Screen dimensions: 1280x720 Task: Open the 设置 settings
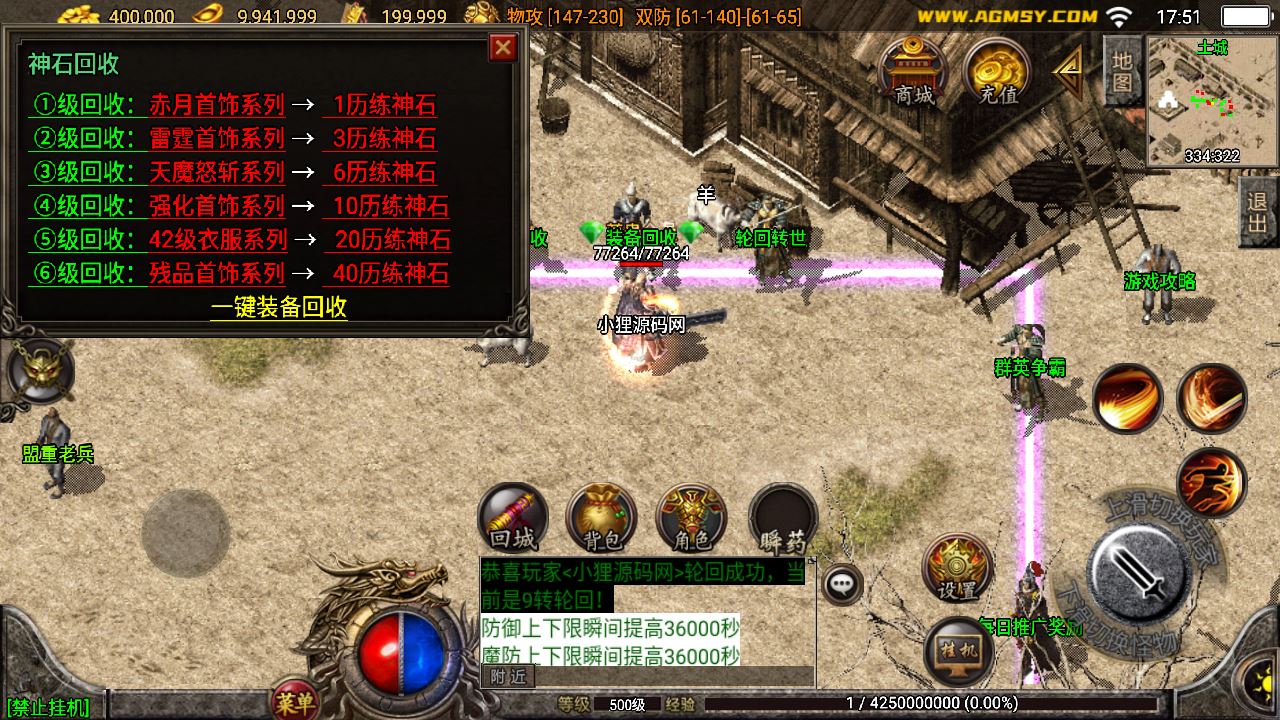coord(957,568)
